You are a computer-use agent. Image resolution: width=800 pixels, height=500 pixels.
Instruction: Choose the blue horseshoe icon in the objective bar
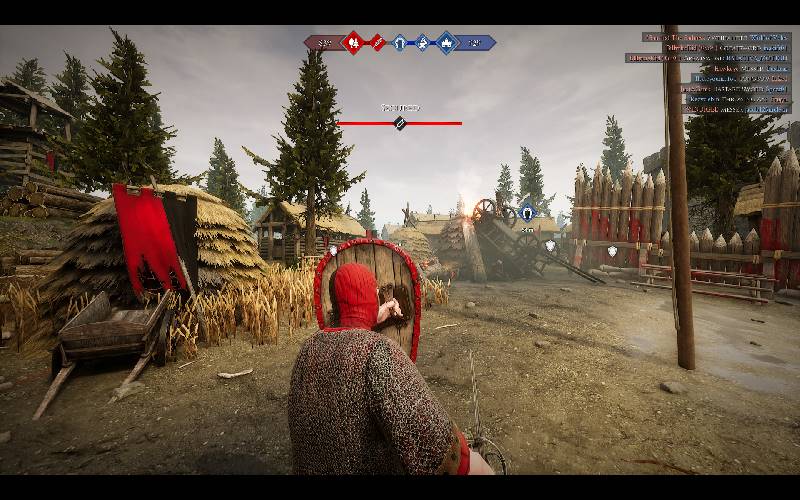400,43
